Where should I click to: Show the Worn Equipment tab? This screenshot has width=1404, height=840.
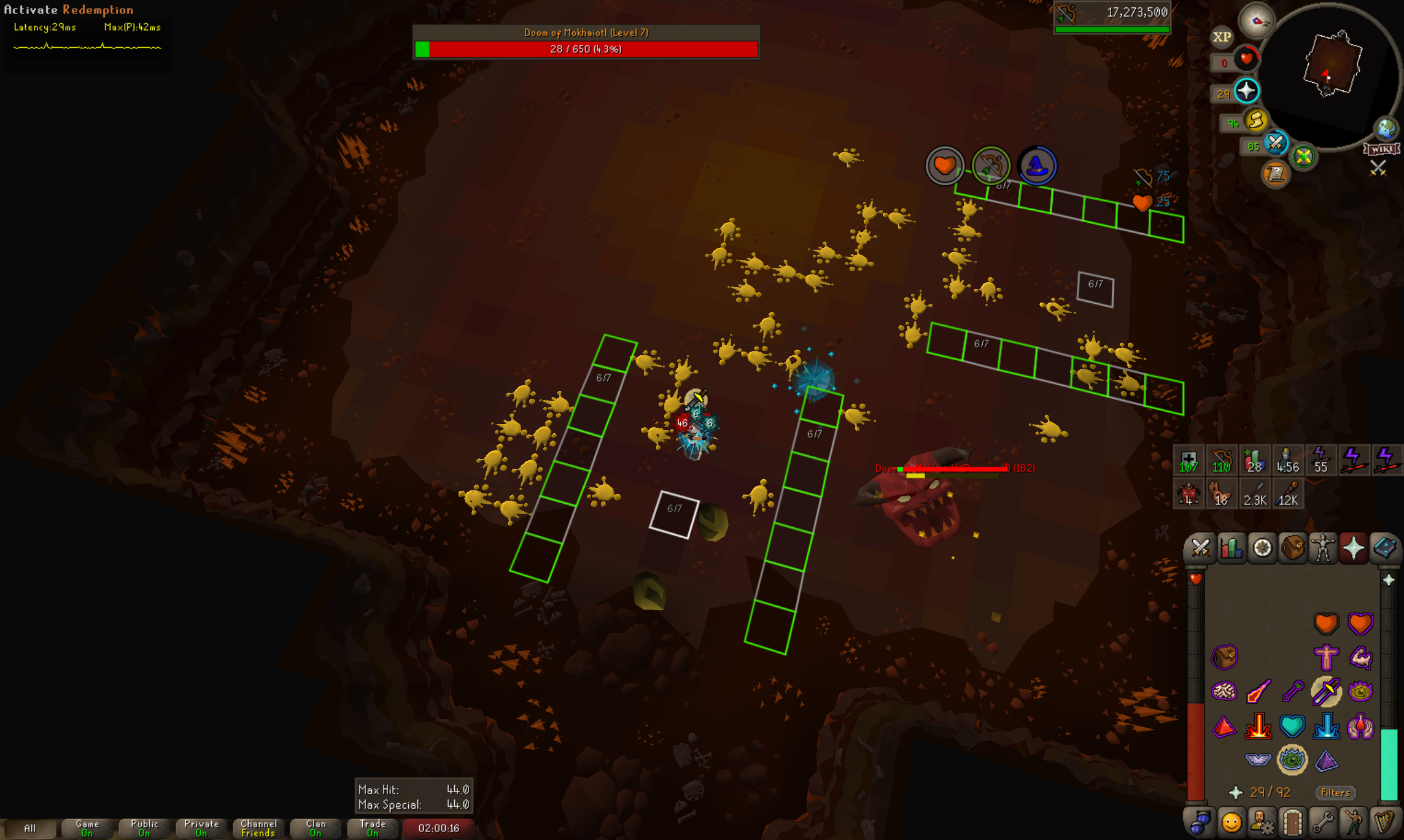point(1323,547)
